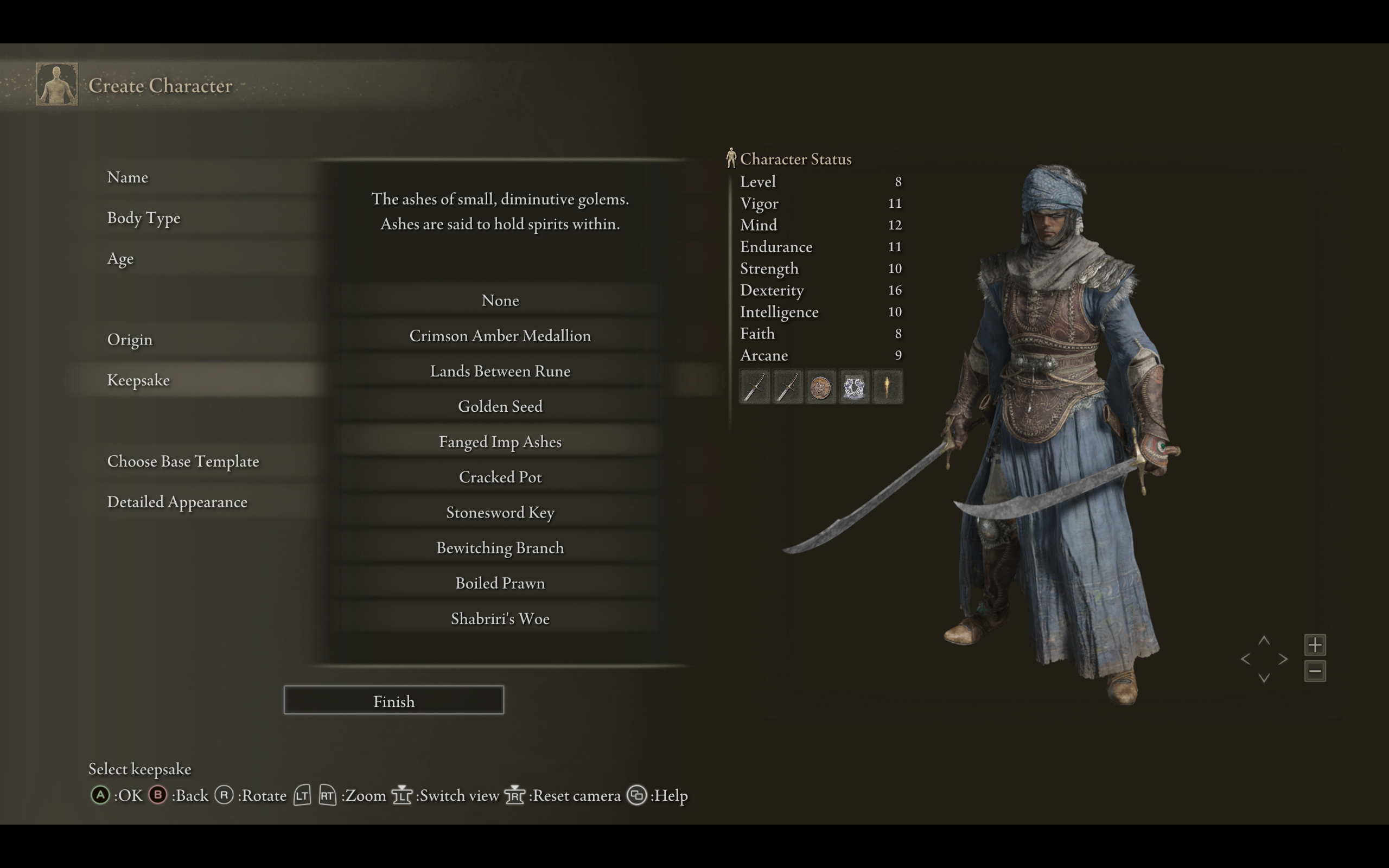Select the Name menu entry
The height and width of the screenshot is (868, 1389).
point(128,177)
